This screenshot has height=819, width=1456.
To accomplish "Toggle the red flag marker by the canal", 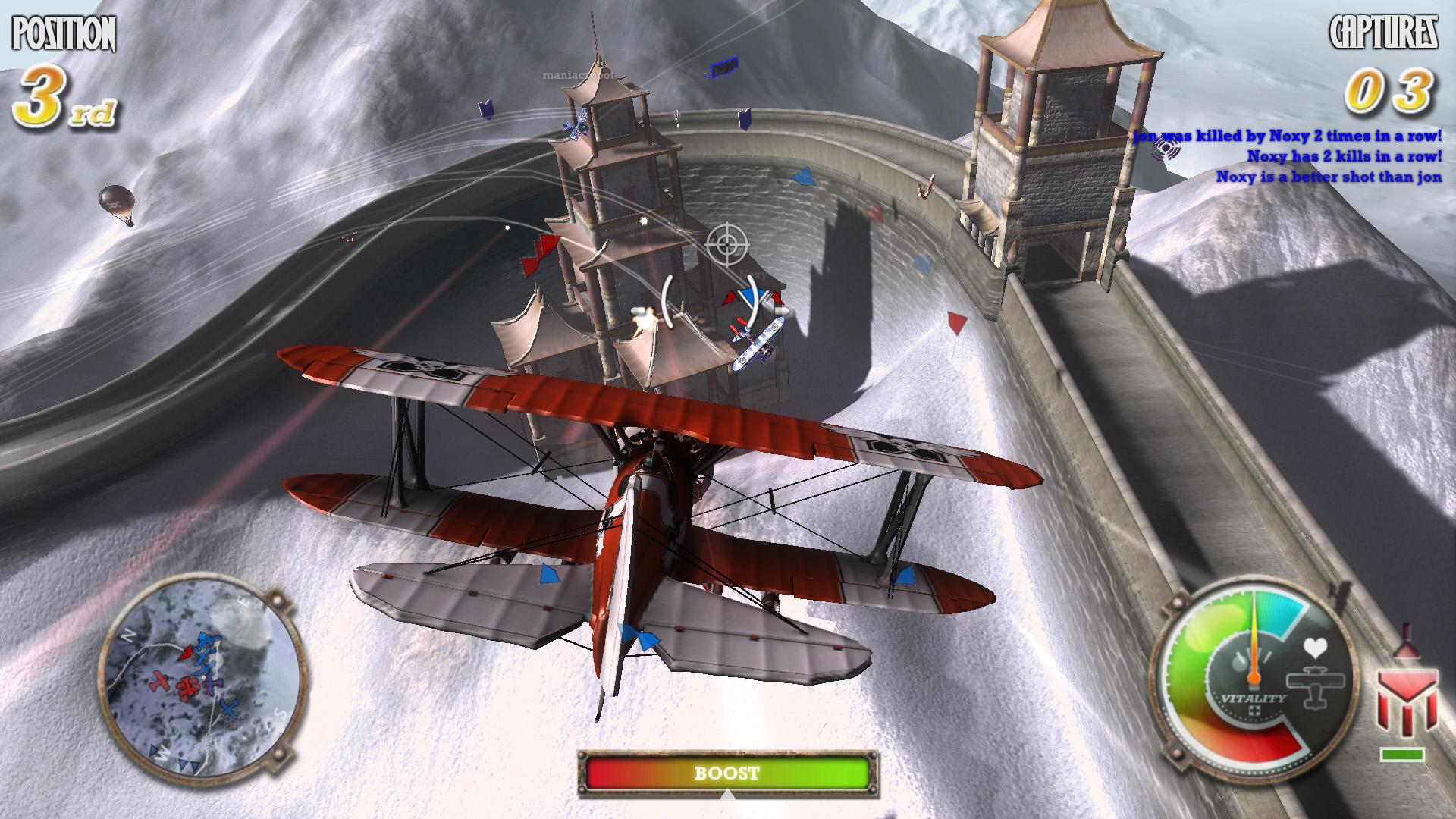I will point(955,320).
